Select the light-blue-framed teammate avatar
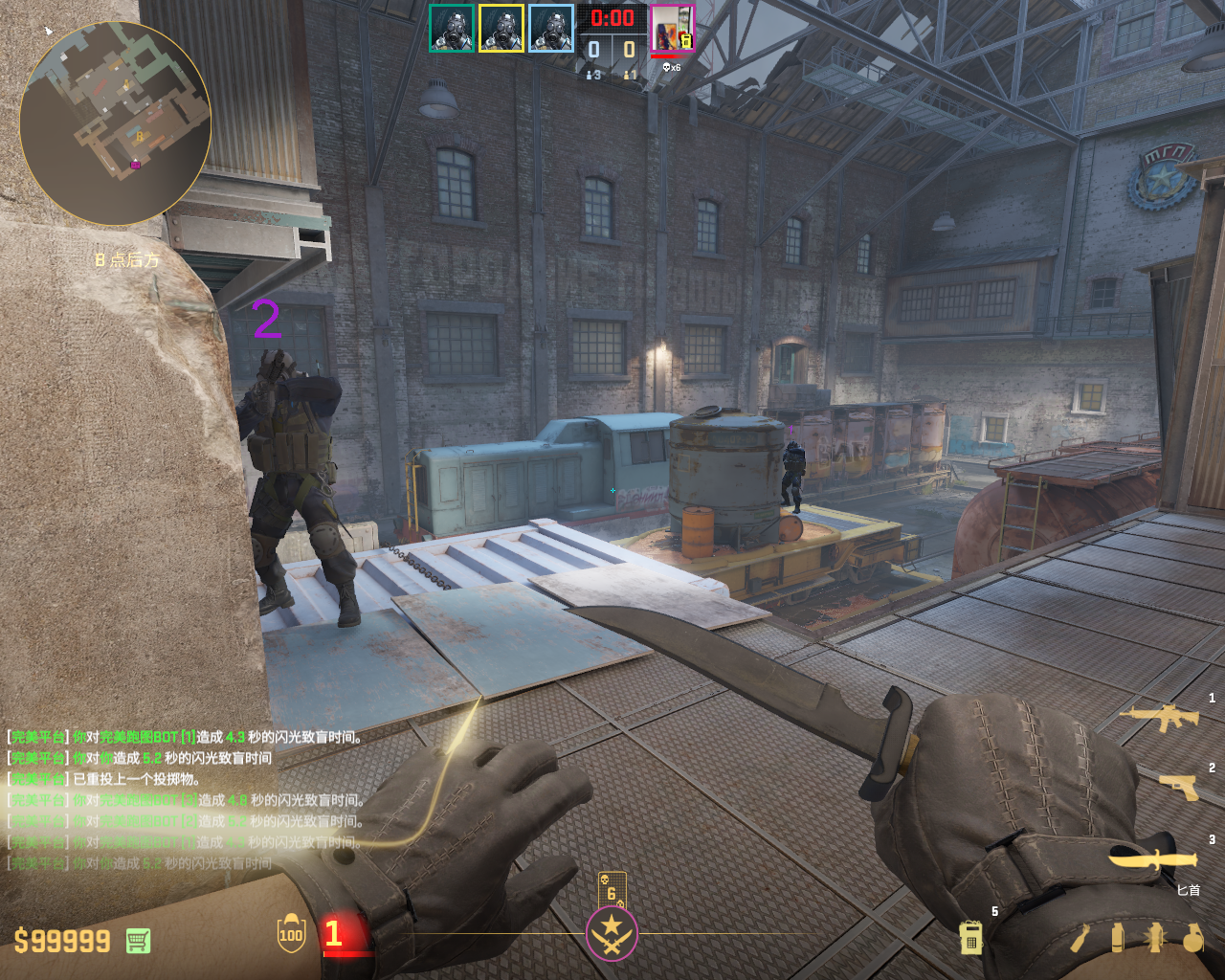The image size is (1225, 980). click(x=551, y=29)
